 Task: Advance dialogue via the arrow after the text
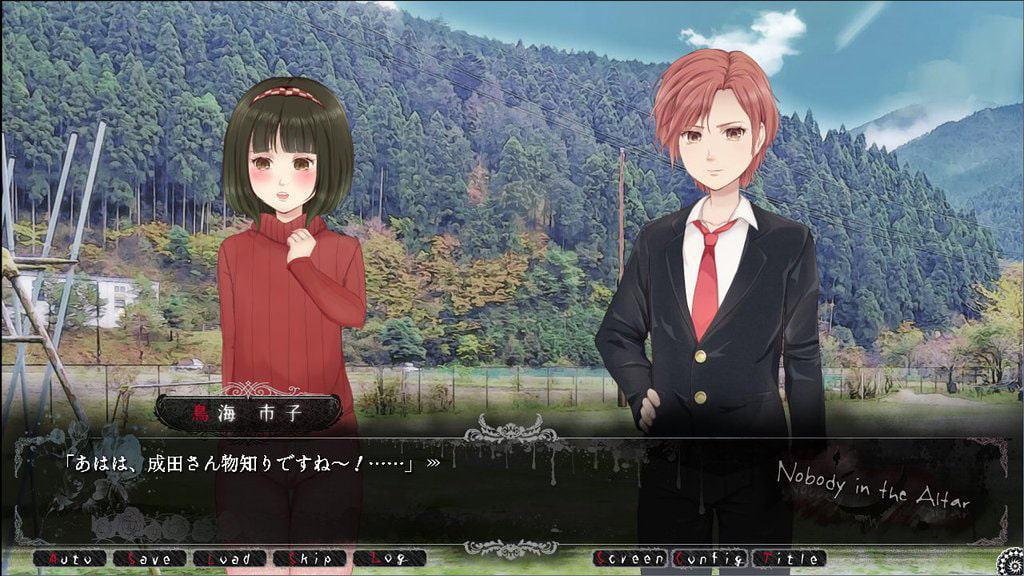coord(434,463)
